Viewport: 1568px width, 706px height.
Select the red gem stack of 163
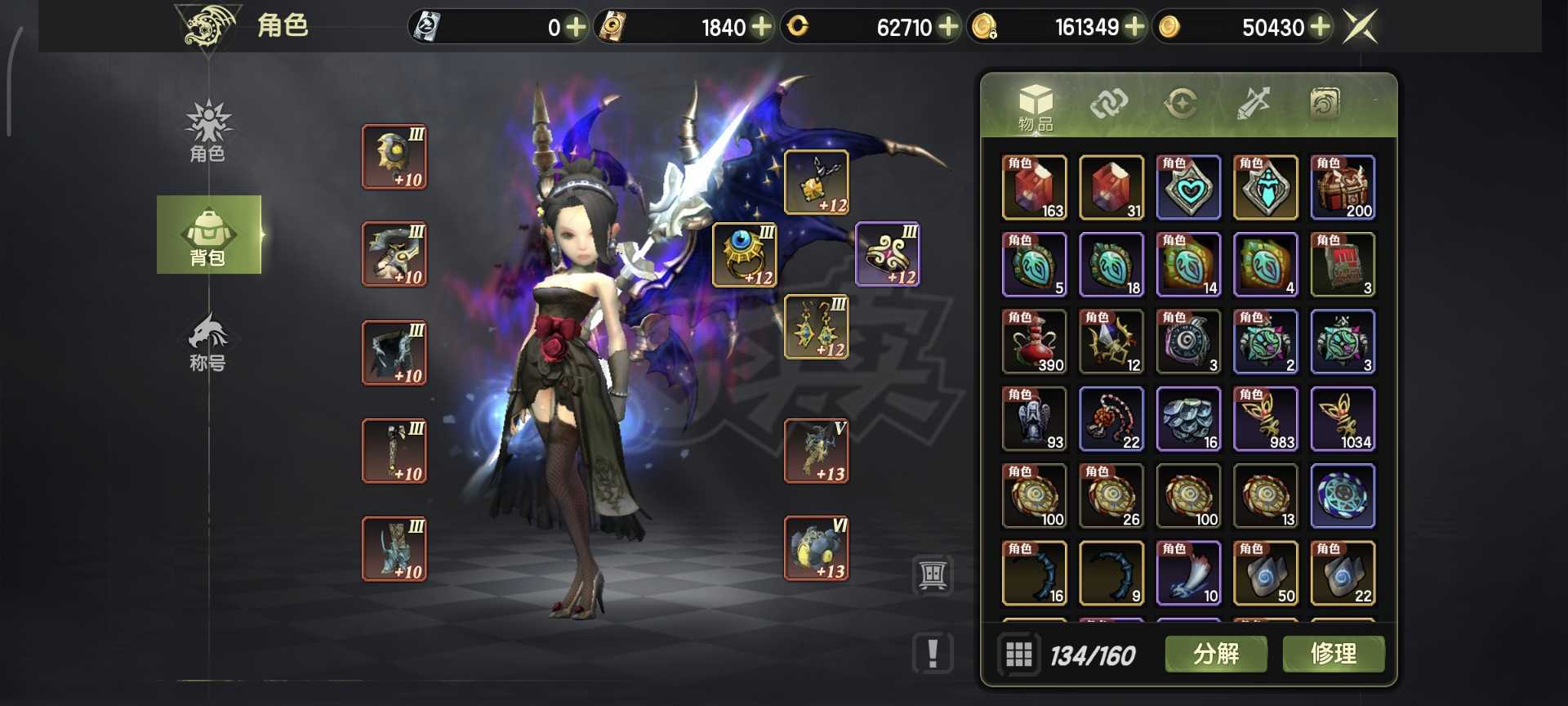tap(1034, 187)
